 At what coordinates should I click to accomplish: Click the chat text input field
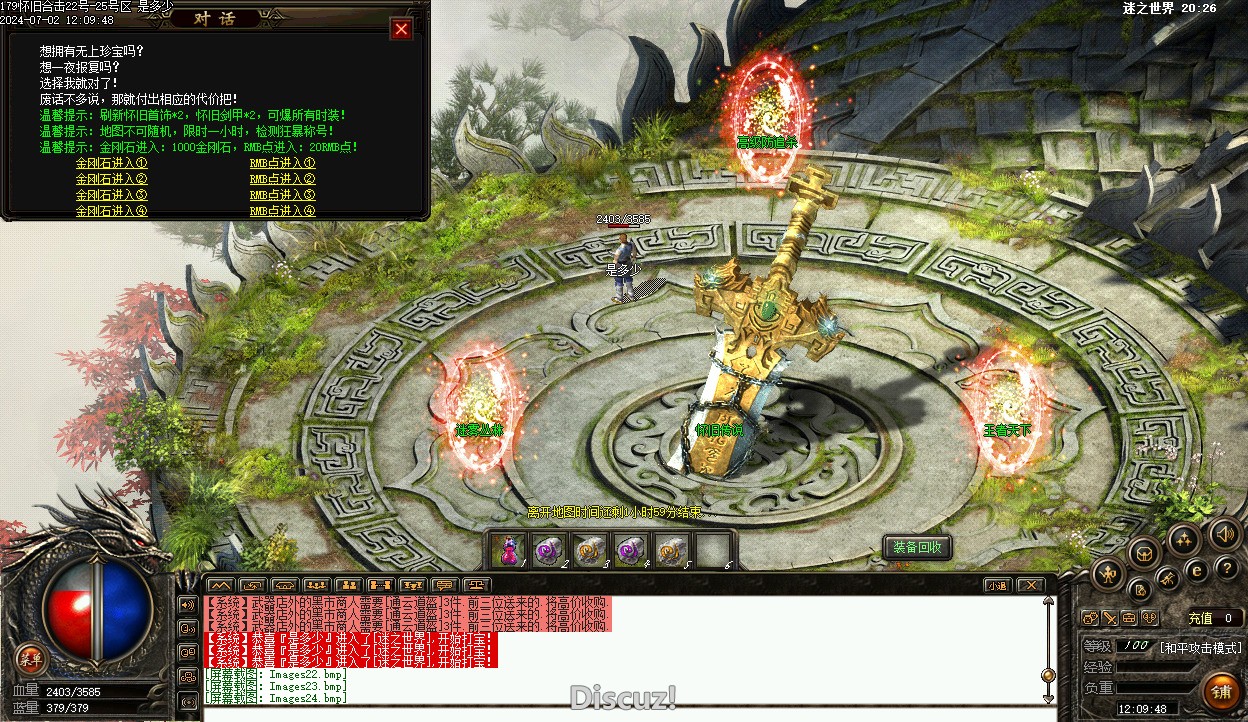point(620,713)
